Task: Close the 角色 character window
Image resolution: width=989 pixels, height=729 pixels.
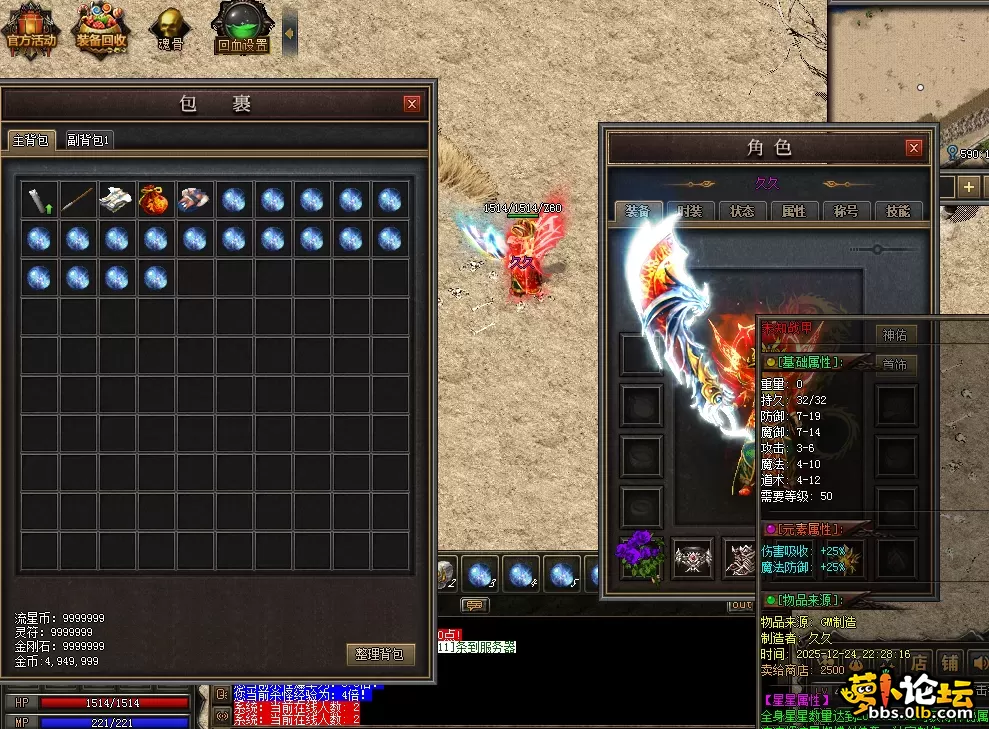Action: [x=913, y=148]
